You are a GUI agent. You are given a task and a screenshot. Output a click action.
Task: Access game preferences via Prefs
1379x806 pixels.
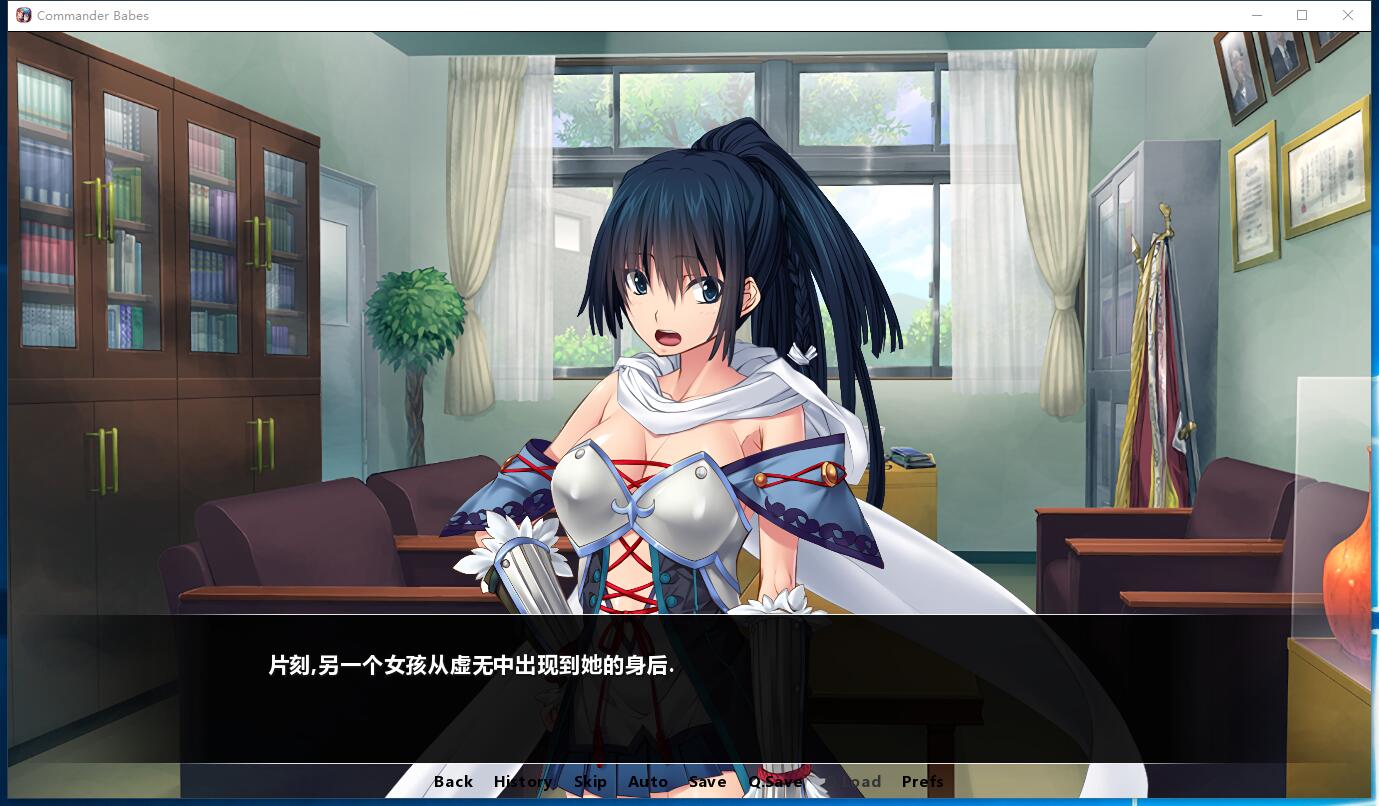pyautogui.click(x=921, y=781)
